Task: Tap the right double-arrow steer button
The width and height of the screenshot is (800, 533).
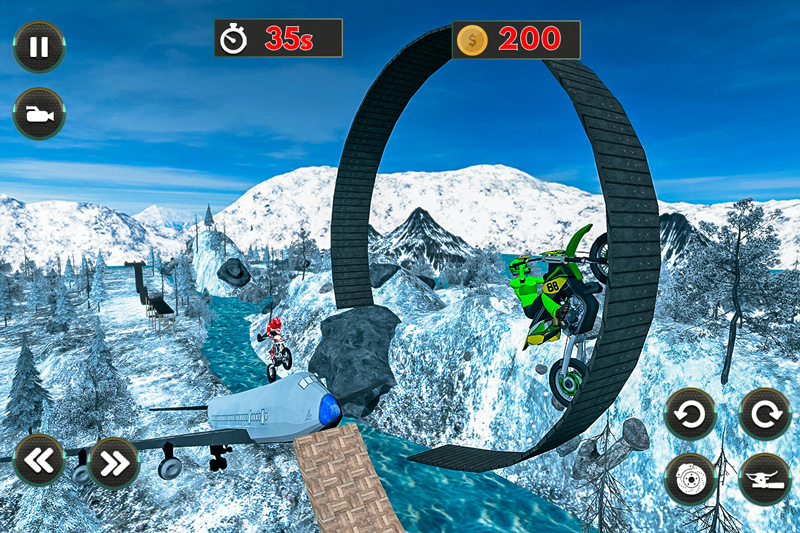Action: pyautogui.click(x=113, y=461)
